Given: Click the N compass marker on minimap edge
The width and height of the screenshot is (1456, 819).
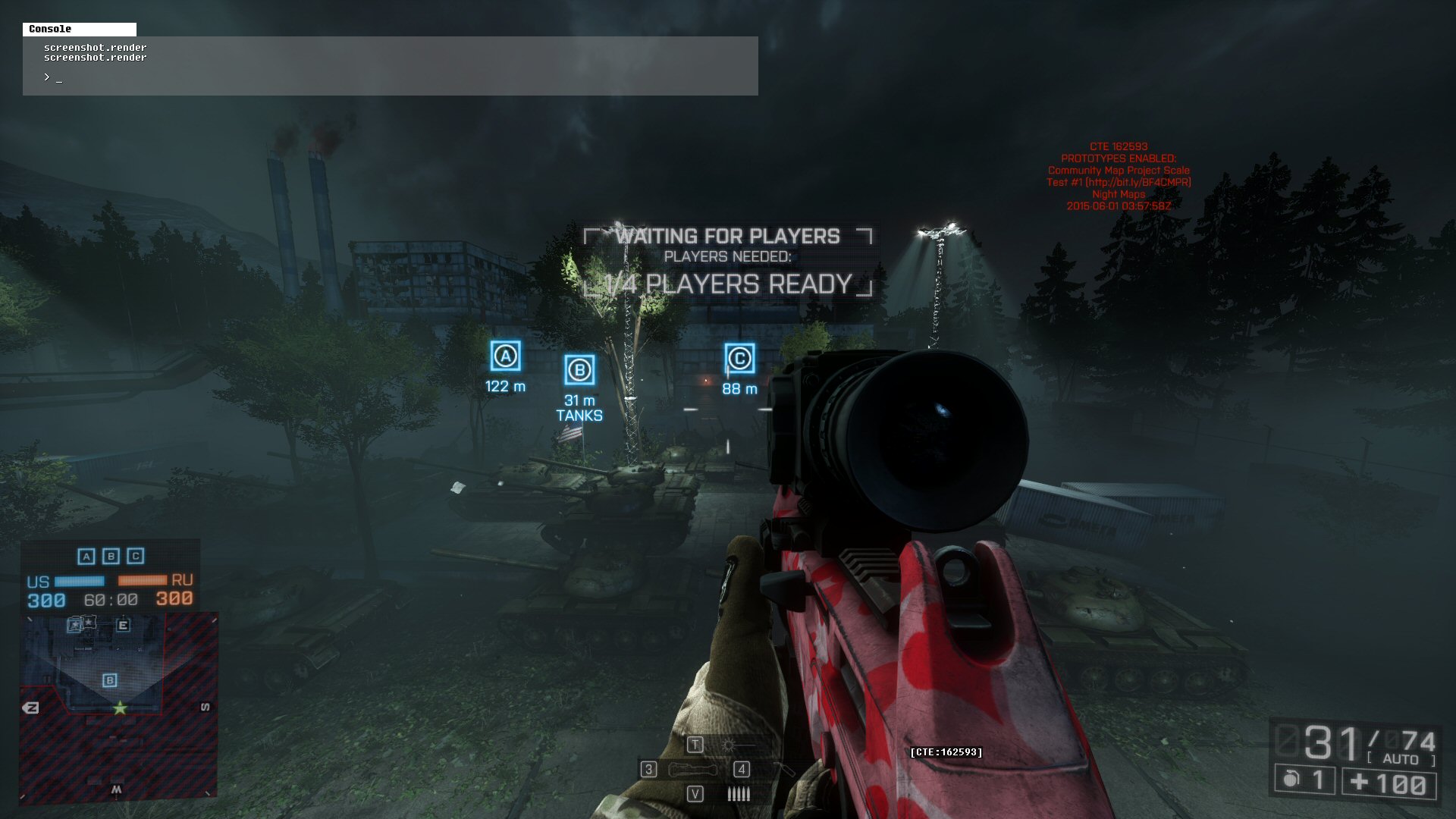Looking at the screenshot, I should click(32, 706).
